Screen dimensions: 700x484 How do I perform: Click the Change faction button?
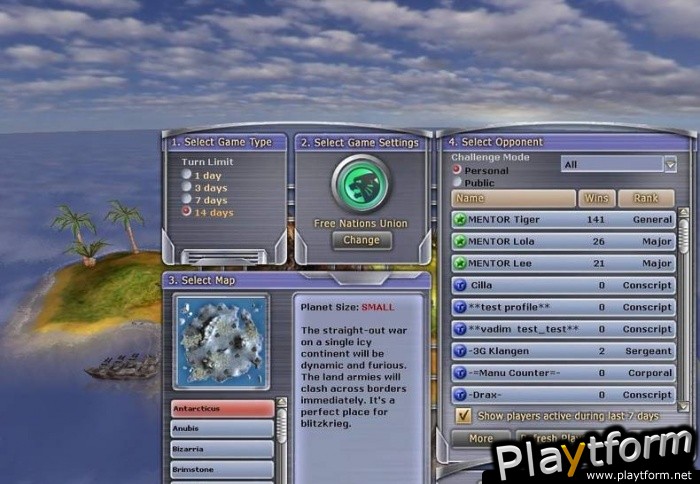click(361, 240)
